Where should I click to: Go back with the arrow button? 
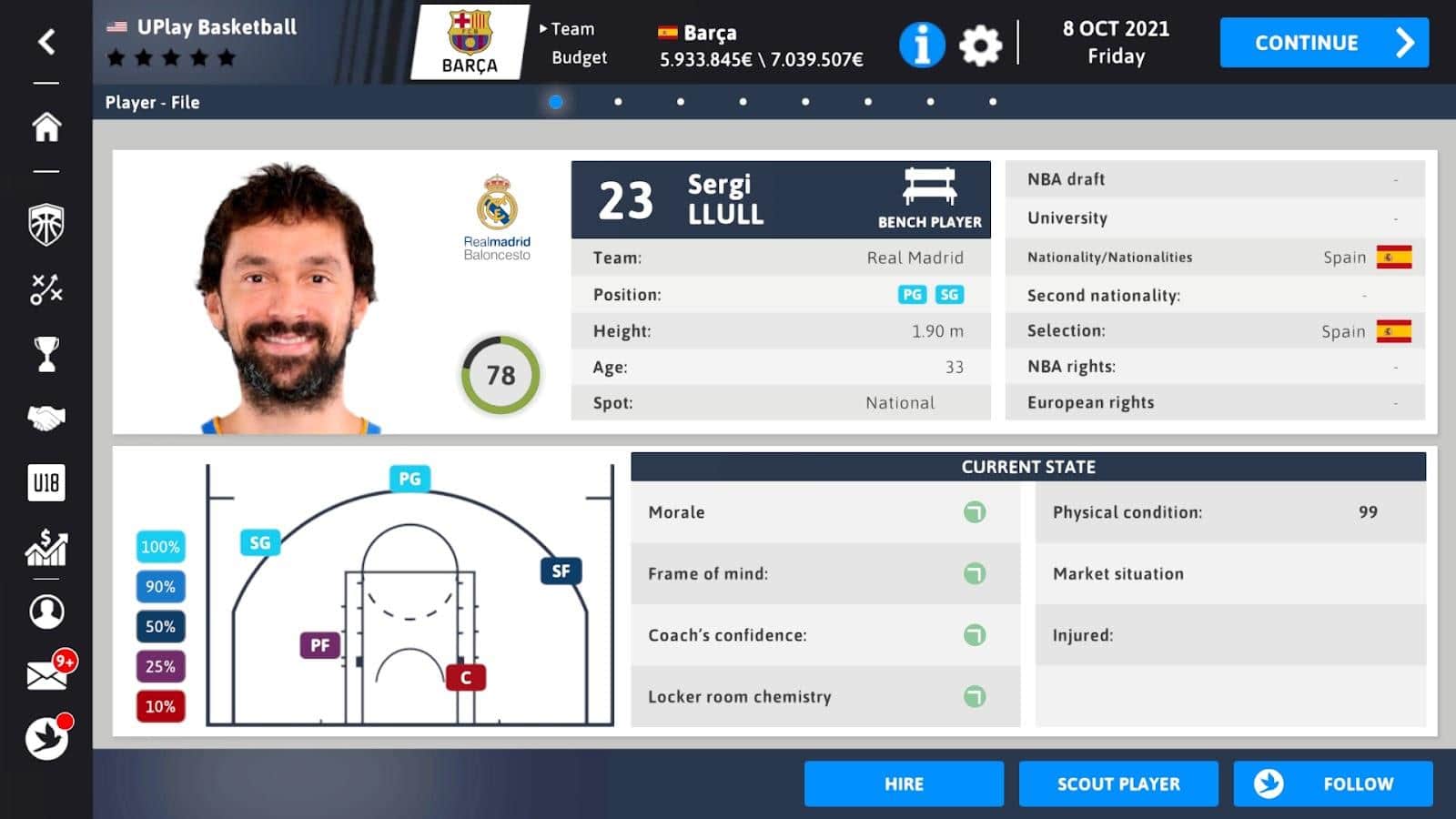[x=46, y=42]
